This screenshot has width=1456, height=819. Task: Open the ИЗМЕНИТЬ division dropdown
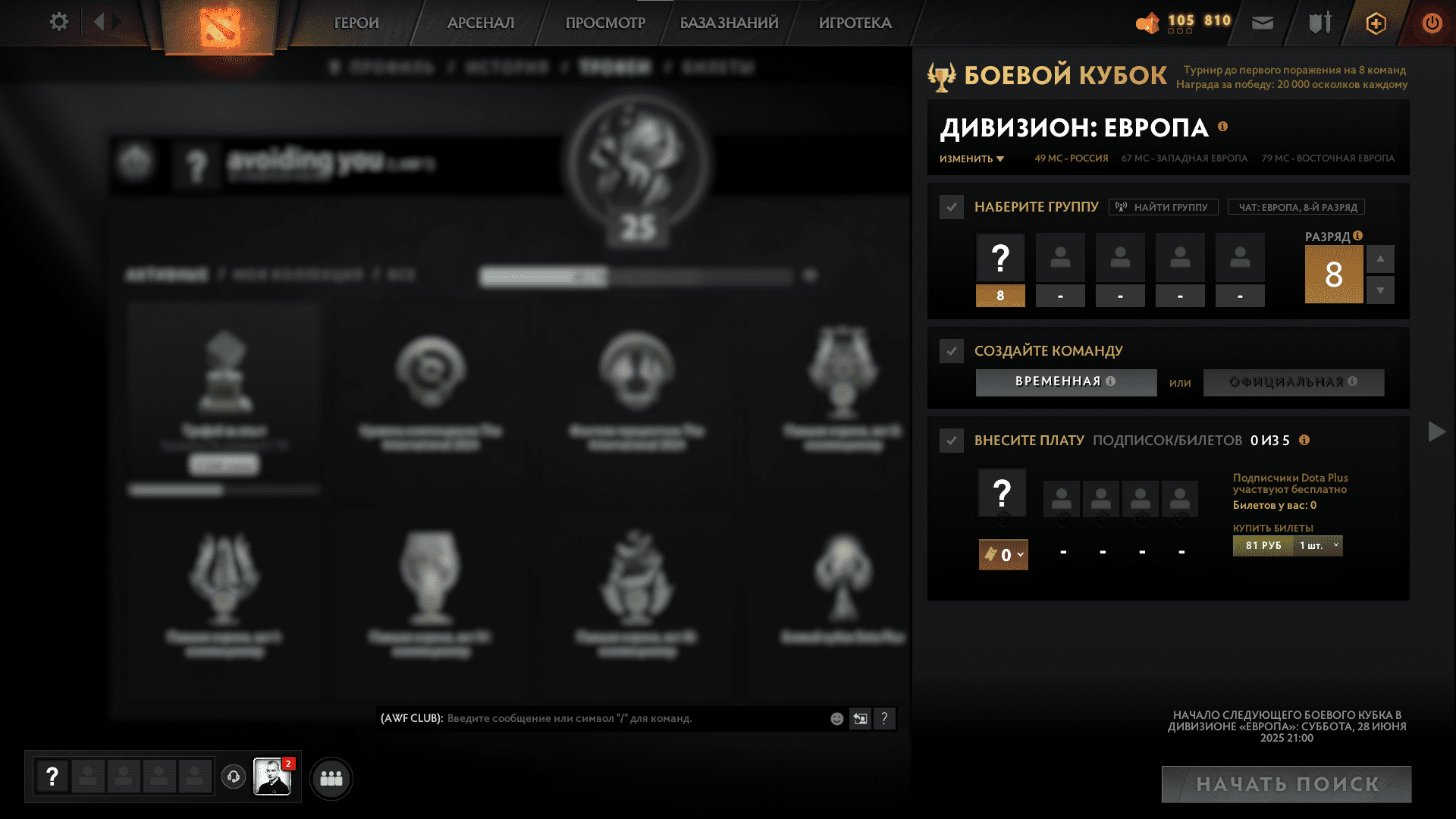coord(971,159)
